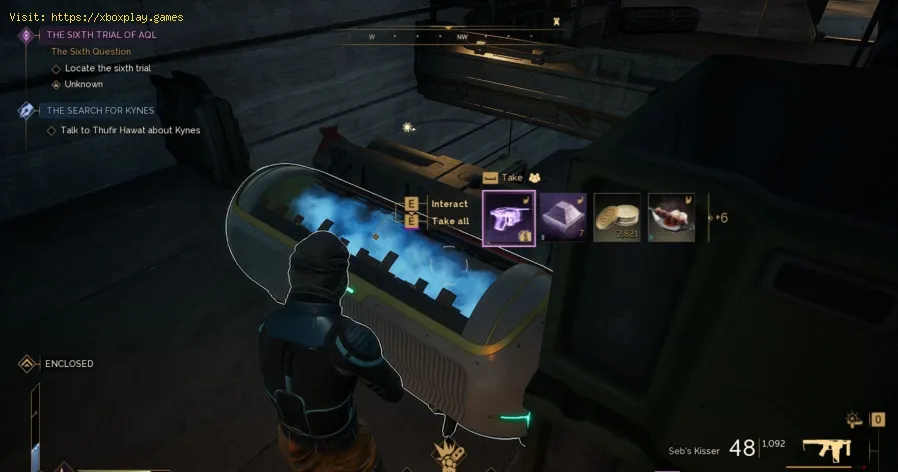898x472 pixels.
Task: Select the Seb's Kisser weapon icon
Action: pos(826,449)
